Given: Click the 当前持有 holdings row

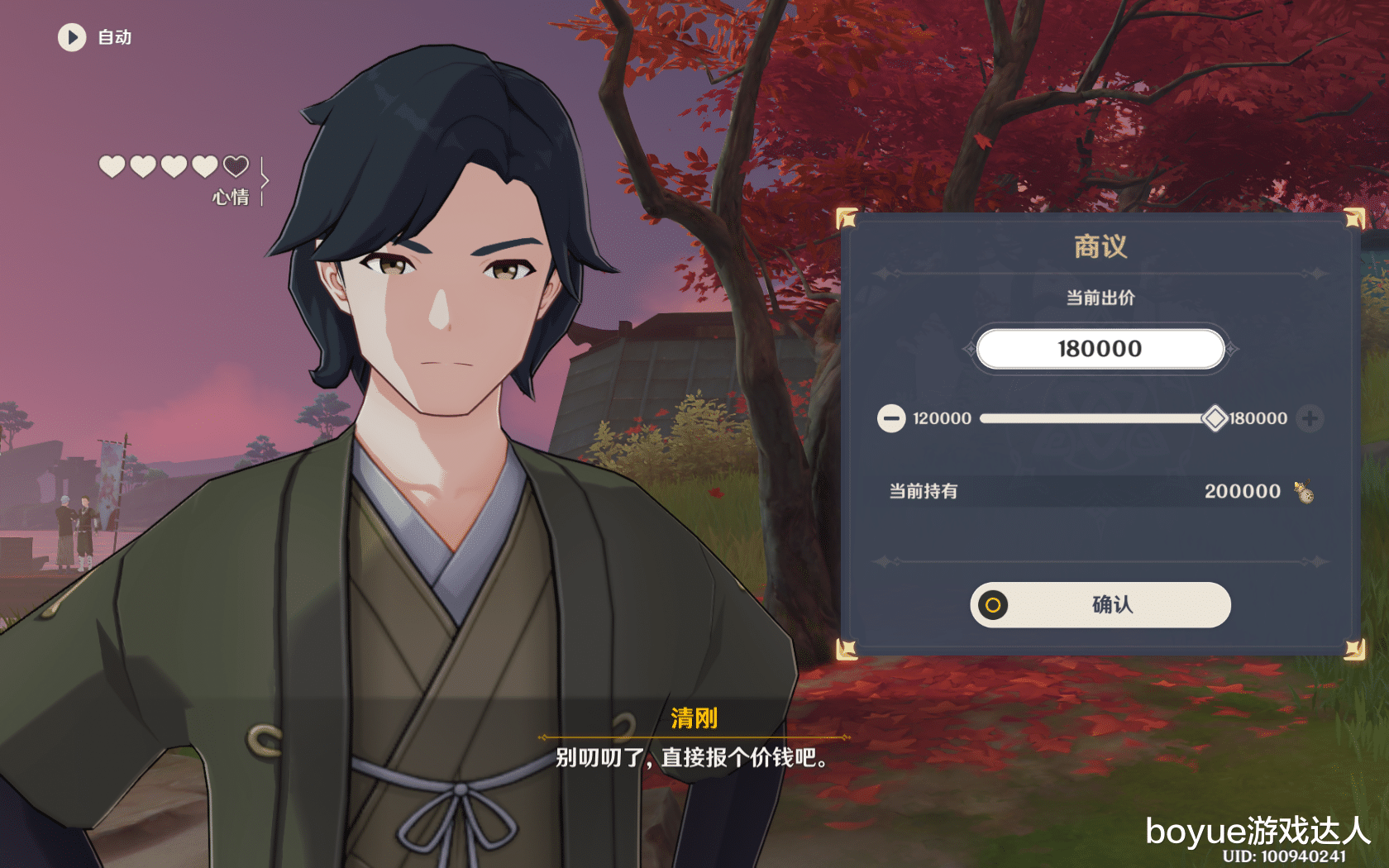Looking at the screenshot, I should (923, 490).
